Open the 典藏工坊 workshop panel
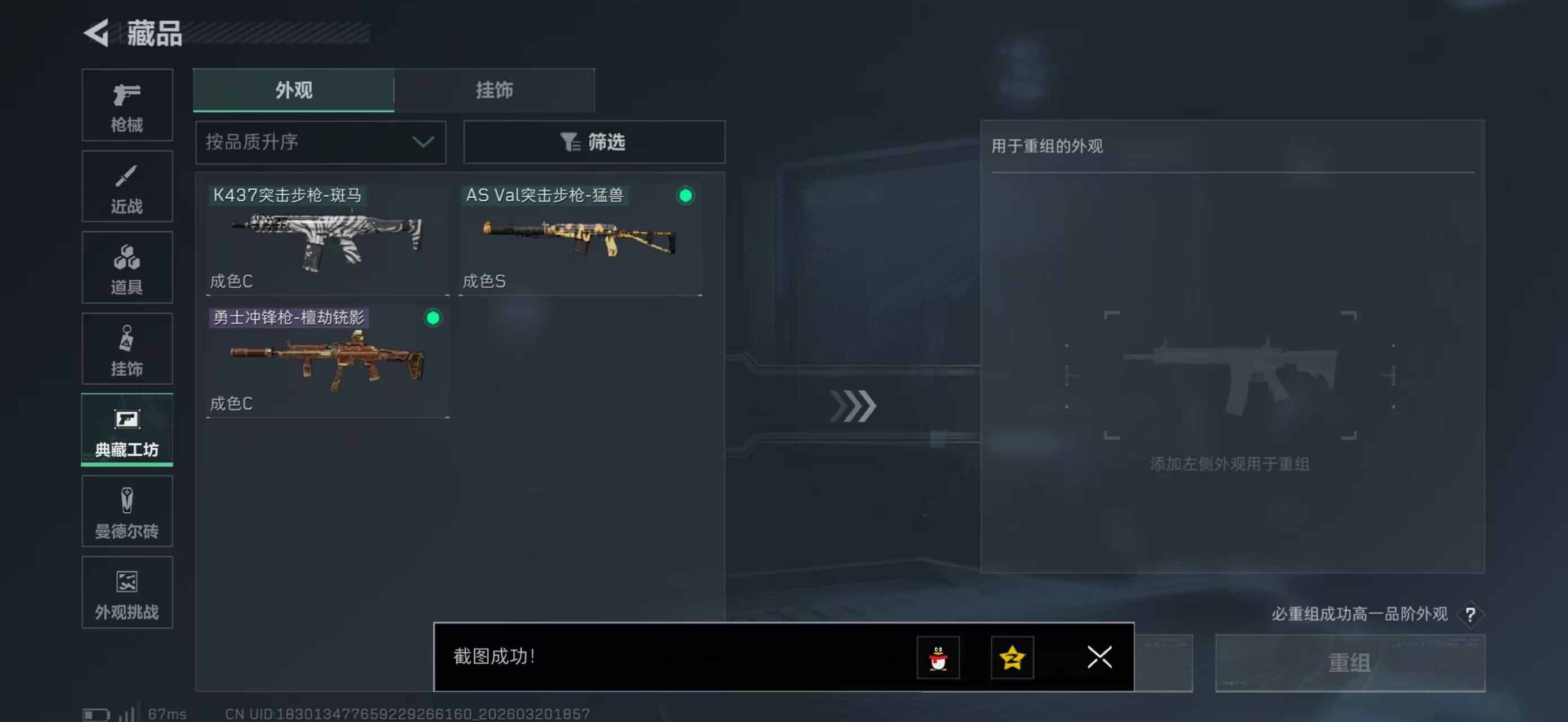Screen dimensions: 1568x722 pos(127,430)
